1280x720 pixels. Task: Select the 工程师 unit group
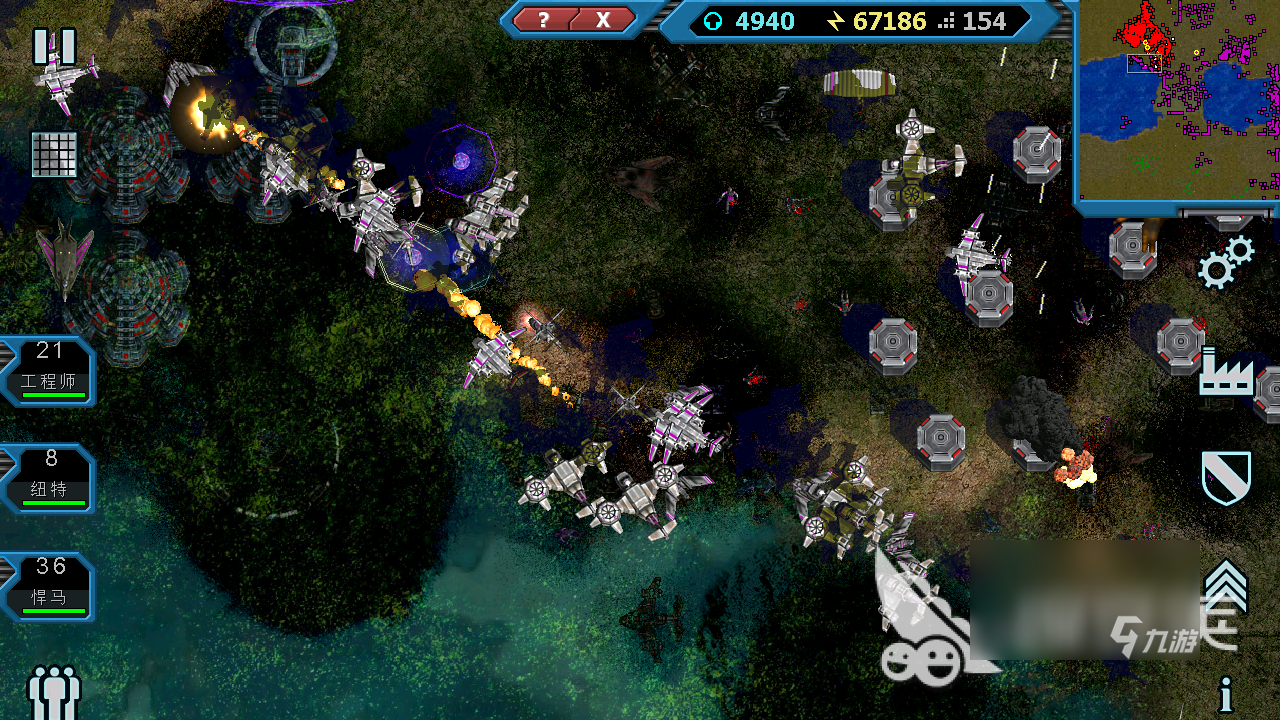(50, 371)
